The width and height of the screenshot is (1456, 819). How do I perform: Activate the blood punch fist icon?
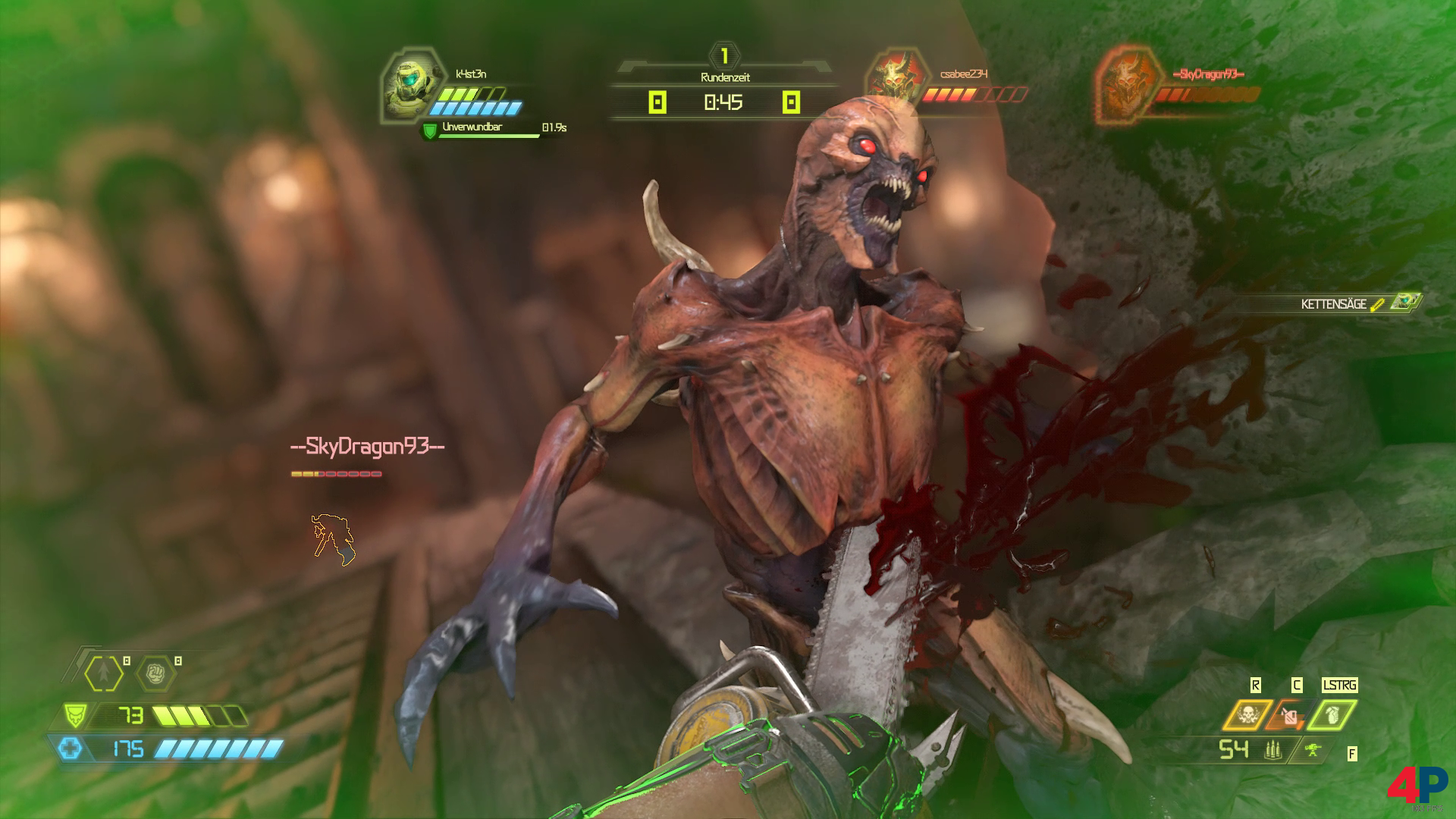click(x=155, y=672)
